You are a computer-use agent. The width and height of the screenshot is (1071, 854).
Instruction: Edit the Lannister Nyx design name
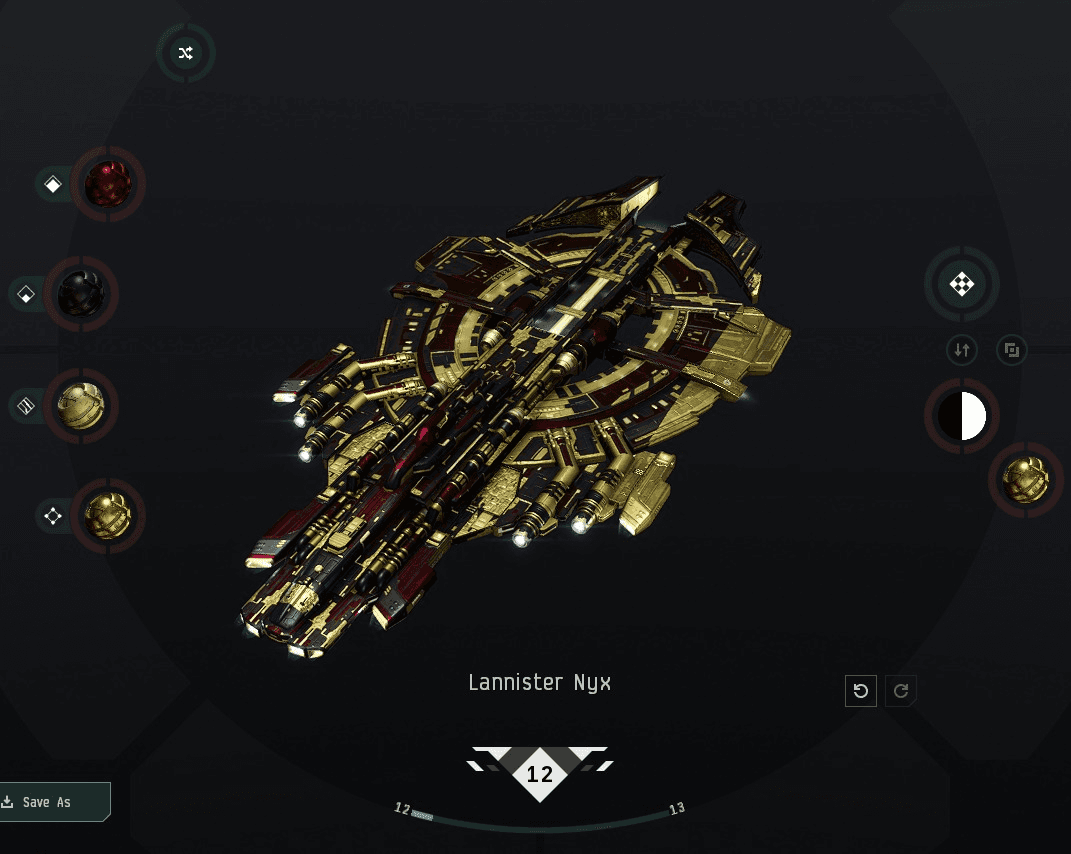[539, 683]
